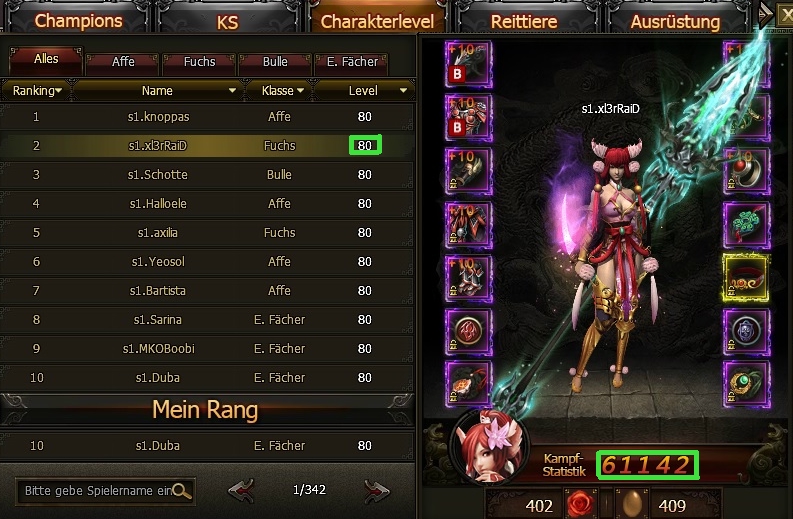Image resolution: width=793 pixels, height=519 pixels.
Task: Switch to the Champions tab
Action: point(78,20)
